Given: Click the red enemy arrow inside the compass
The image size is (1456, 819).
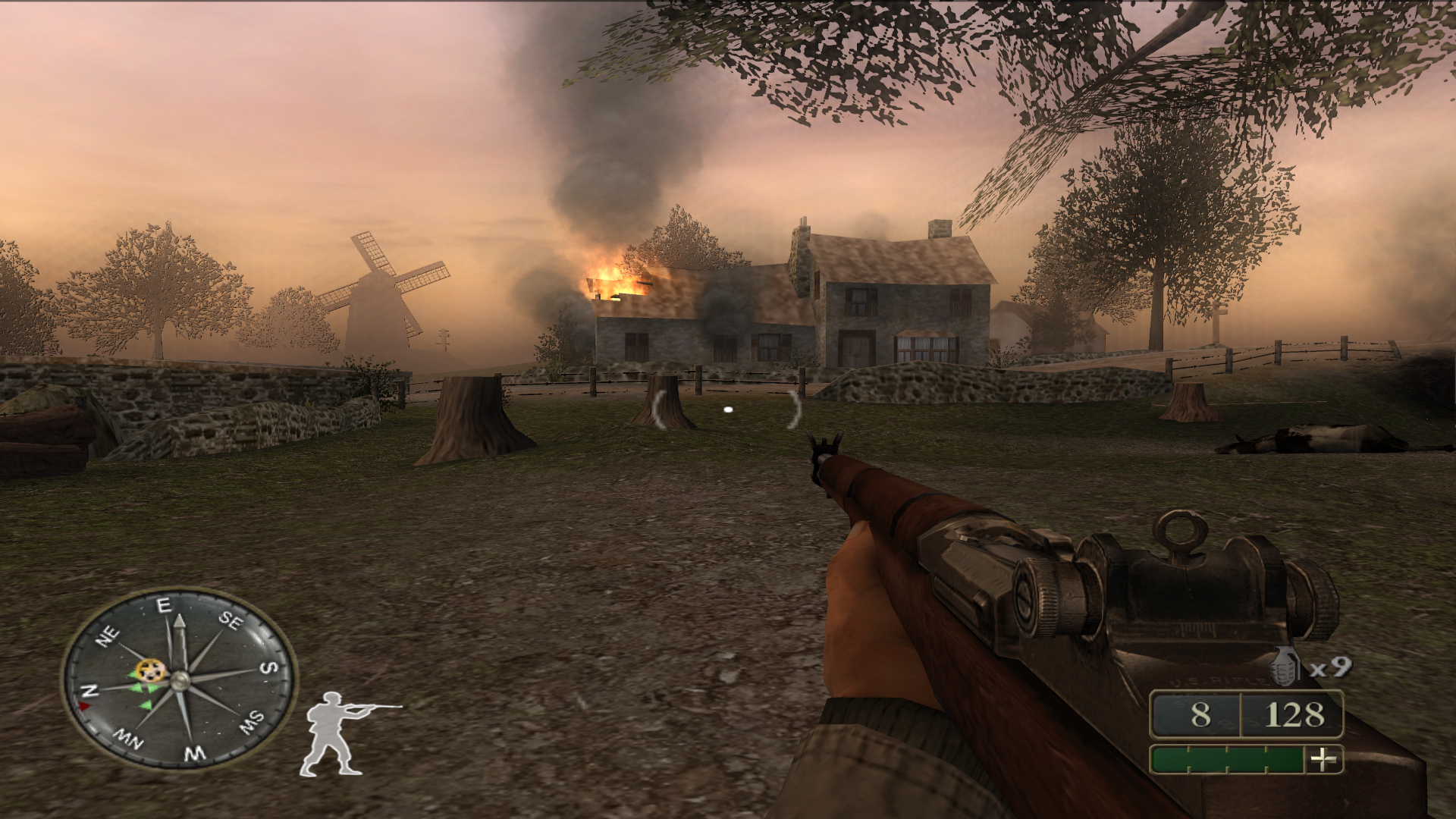Looking at the screenshot, I should point(85,705).
